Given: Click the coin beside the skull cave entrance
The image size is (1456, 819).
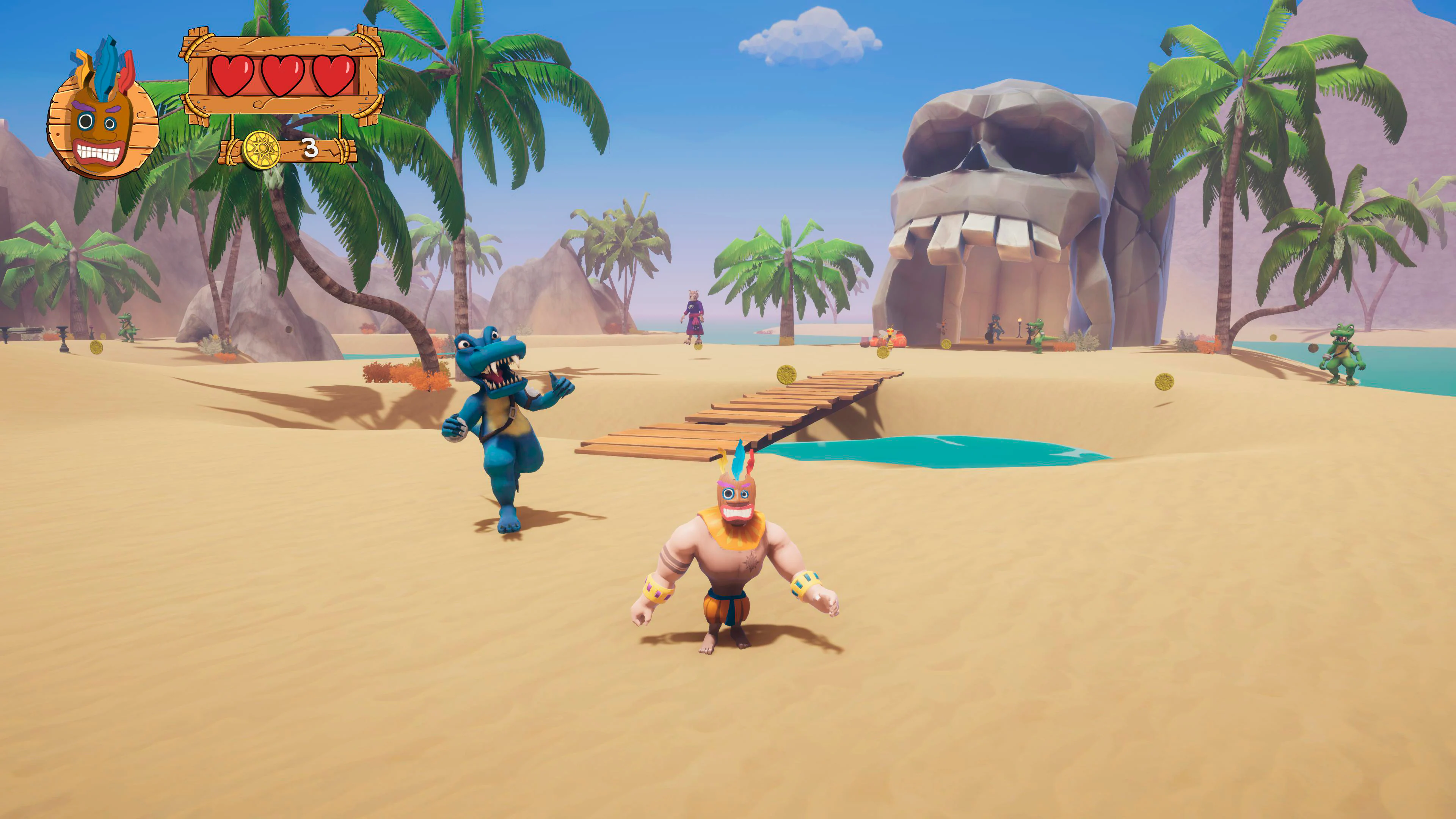Looking at the screenshot, I should (x=946, y=344).
